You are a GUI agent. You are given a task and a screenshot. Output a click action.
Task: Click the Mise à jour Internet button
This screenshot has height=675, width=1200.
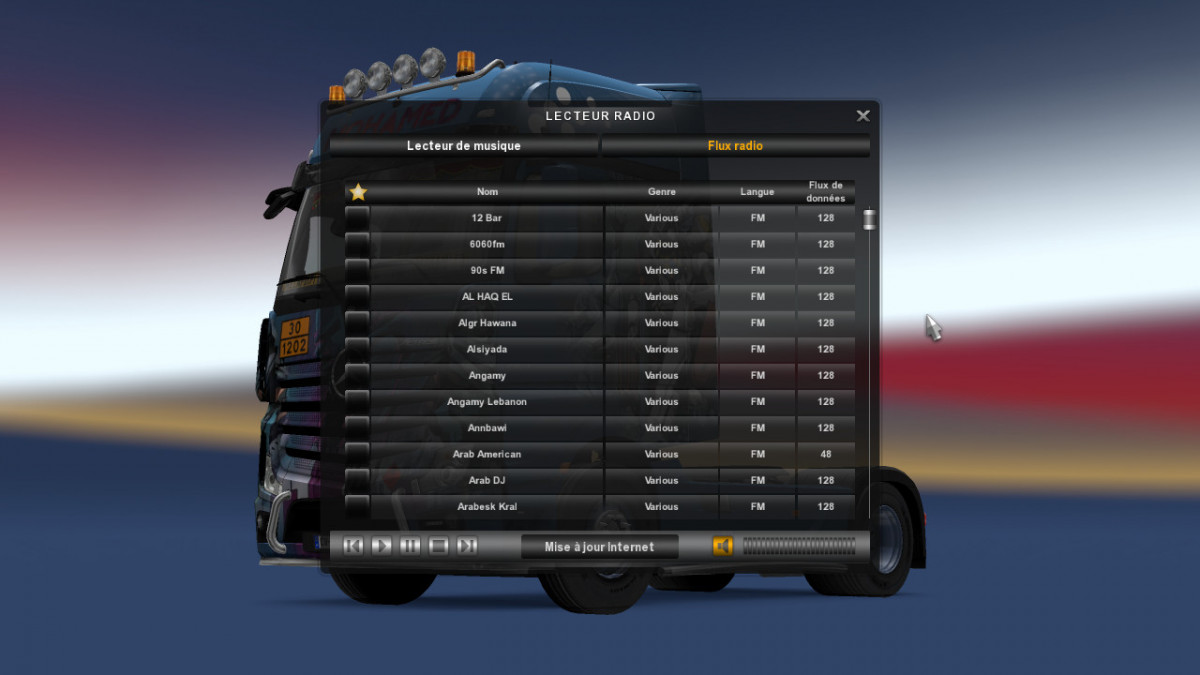(x=599, y=547)
